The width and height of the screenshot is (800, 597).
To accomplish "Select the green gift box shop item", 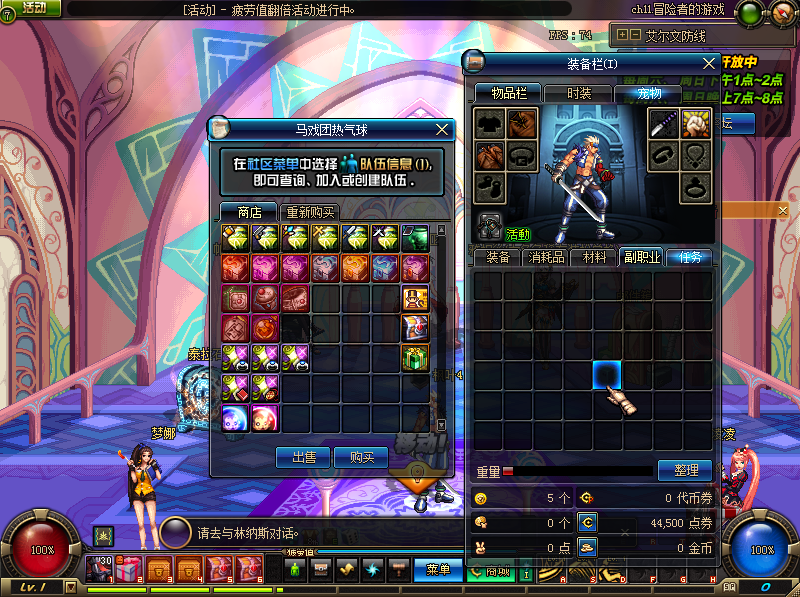I will pyautogui.click(x=416, y=357).
